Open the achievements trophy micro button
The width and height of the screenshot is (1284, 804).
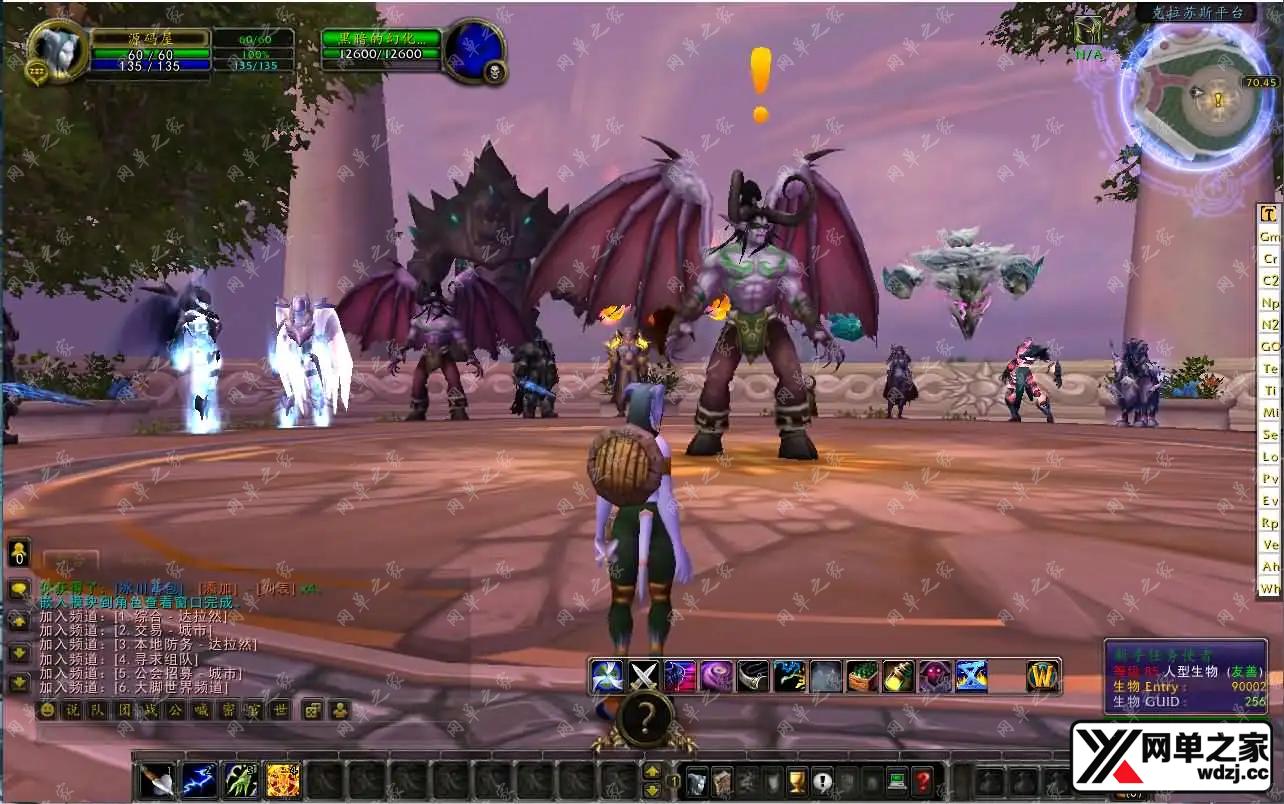(x=797, y=781)
